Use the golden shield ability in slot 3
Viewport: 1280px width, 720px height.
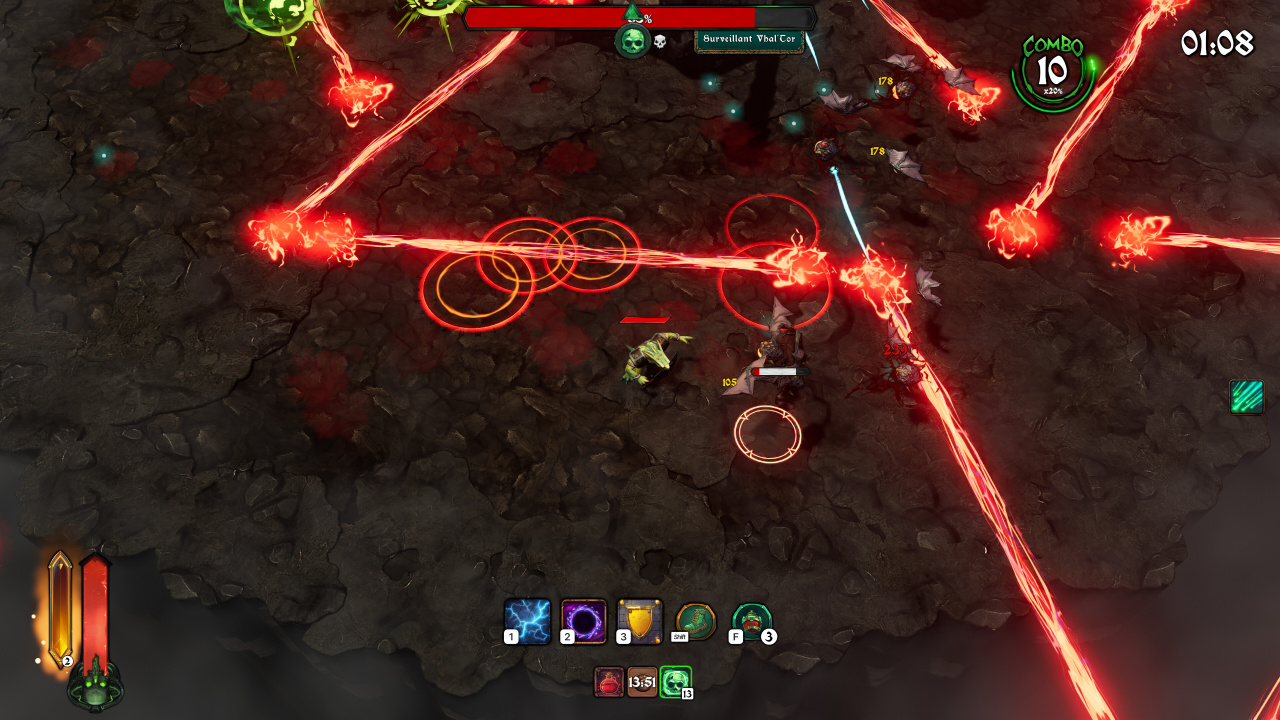coord(640,621)
